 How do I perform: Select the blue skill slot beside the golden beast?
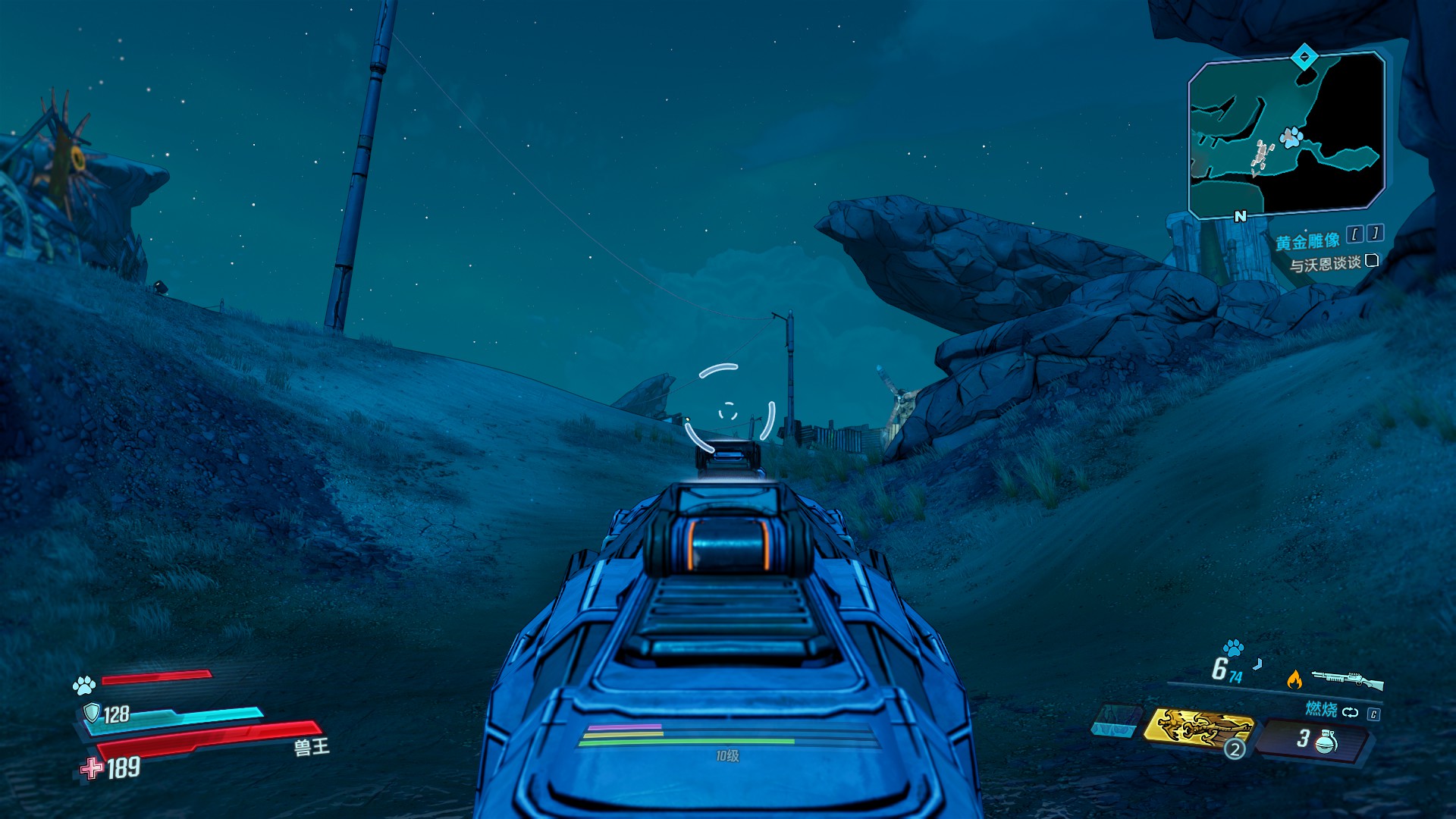coord(1116,720)
